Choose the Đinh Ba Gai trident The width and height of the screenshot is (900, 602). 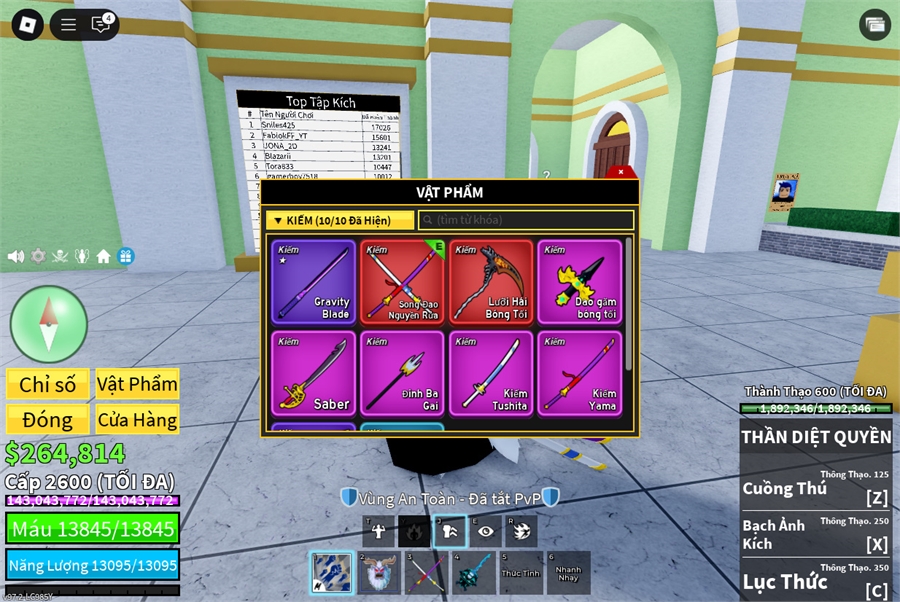[x=402, y=373]
